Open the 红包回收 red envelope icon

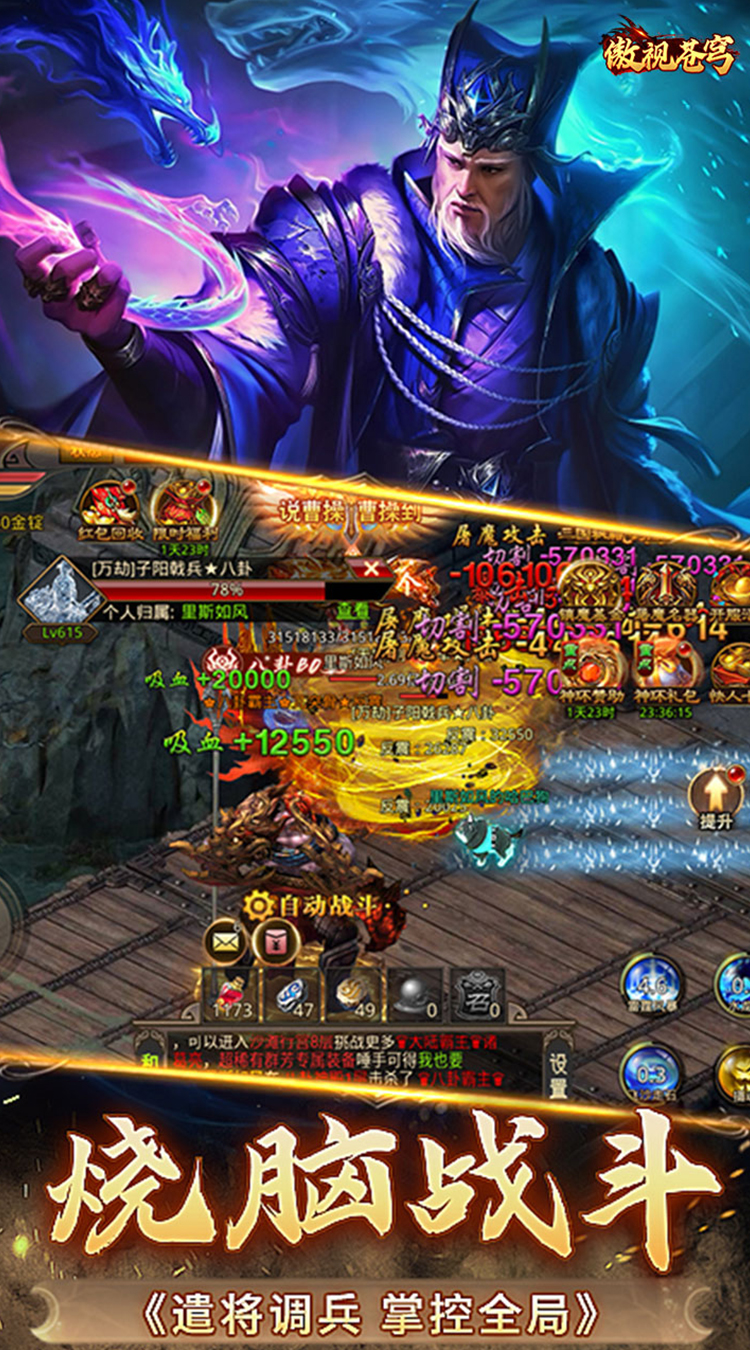click(108, 507)
